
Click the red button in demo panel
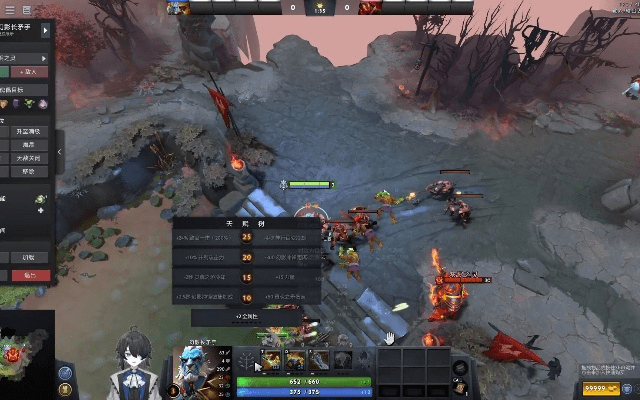pyautogui.click(x=28, y=275)
